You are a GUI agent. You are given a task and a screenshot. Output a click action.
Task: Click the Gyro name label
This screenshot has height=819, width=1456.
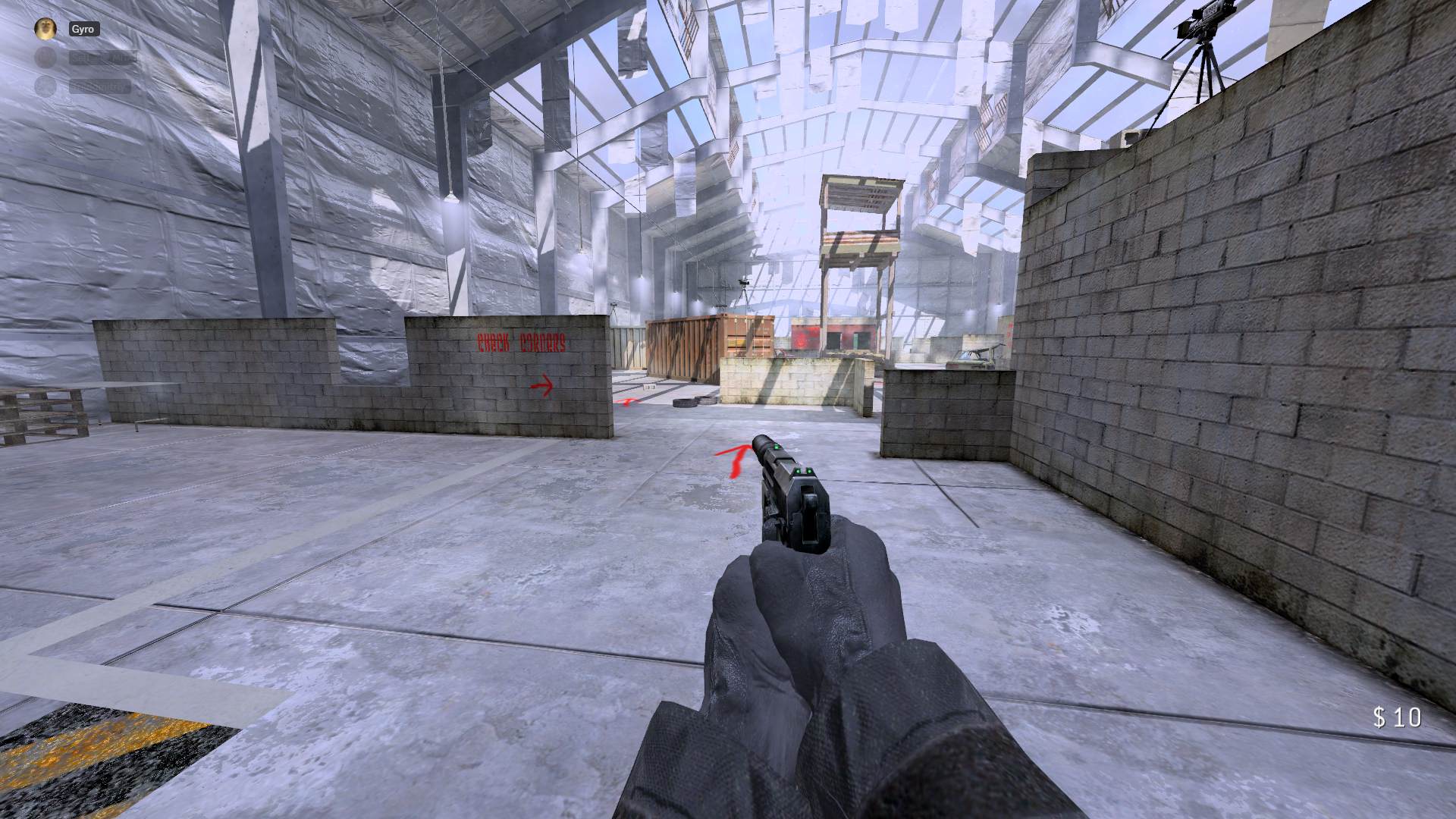point(83,30)
